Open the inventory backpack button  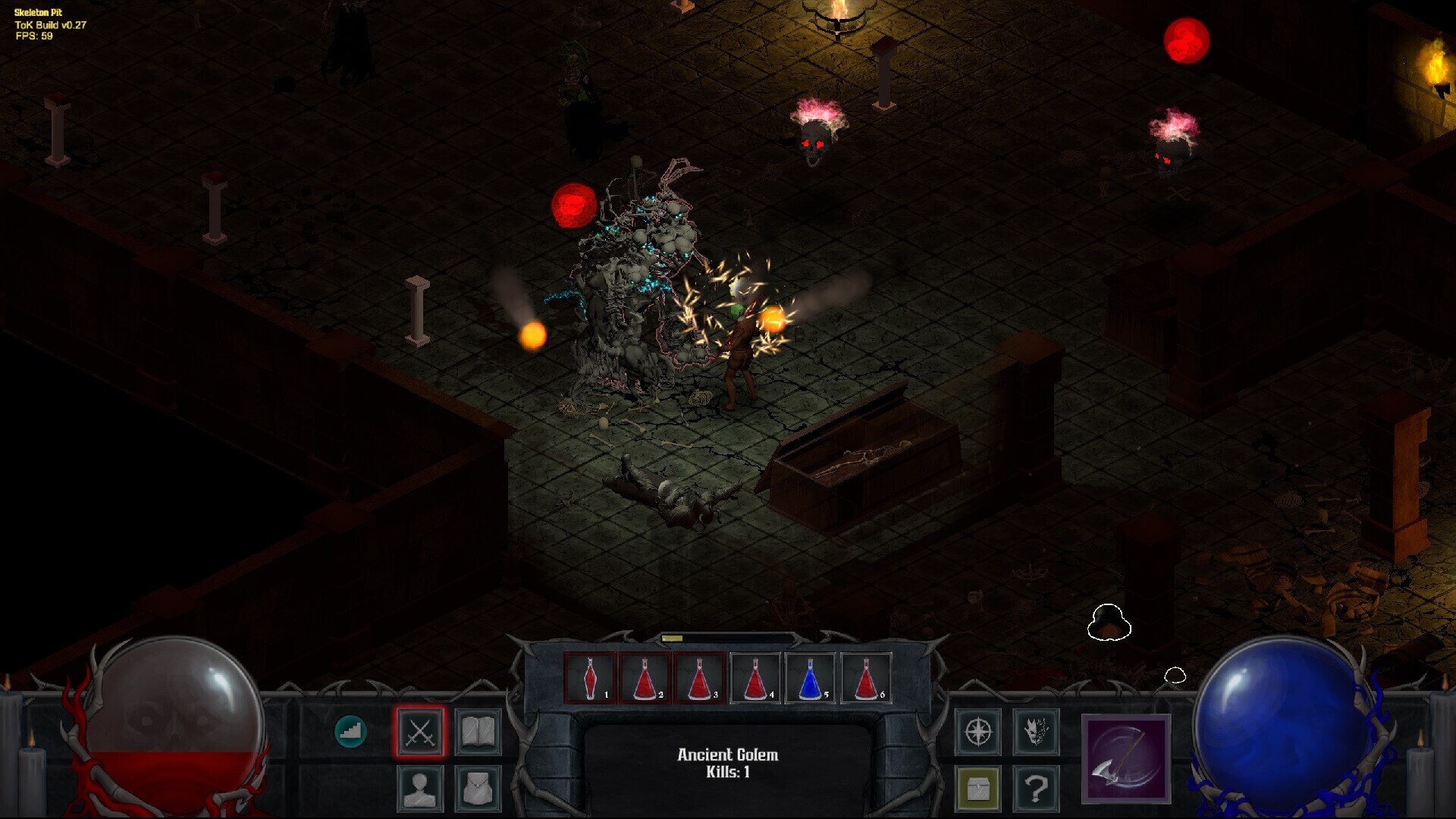tap(478, 789)
